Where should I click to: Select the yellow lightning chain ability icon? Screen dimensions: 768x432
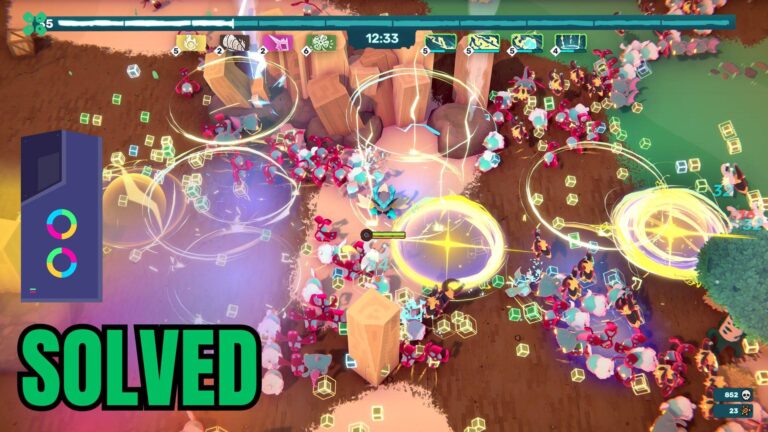(x=485, y=42)
